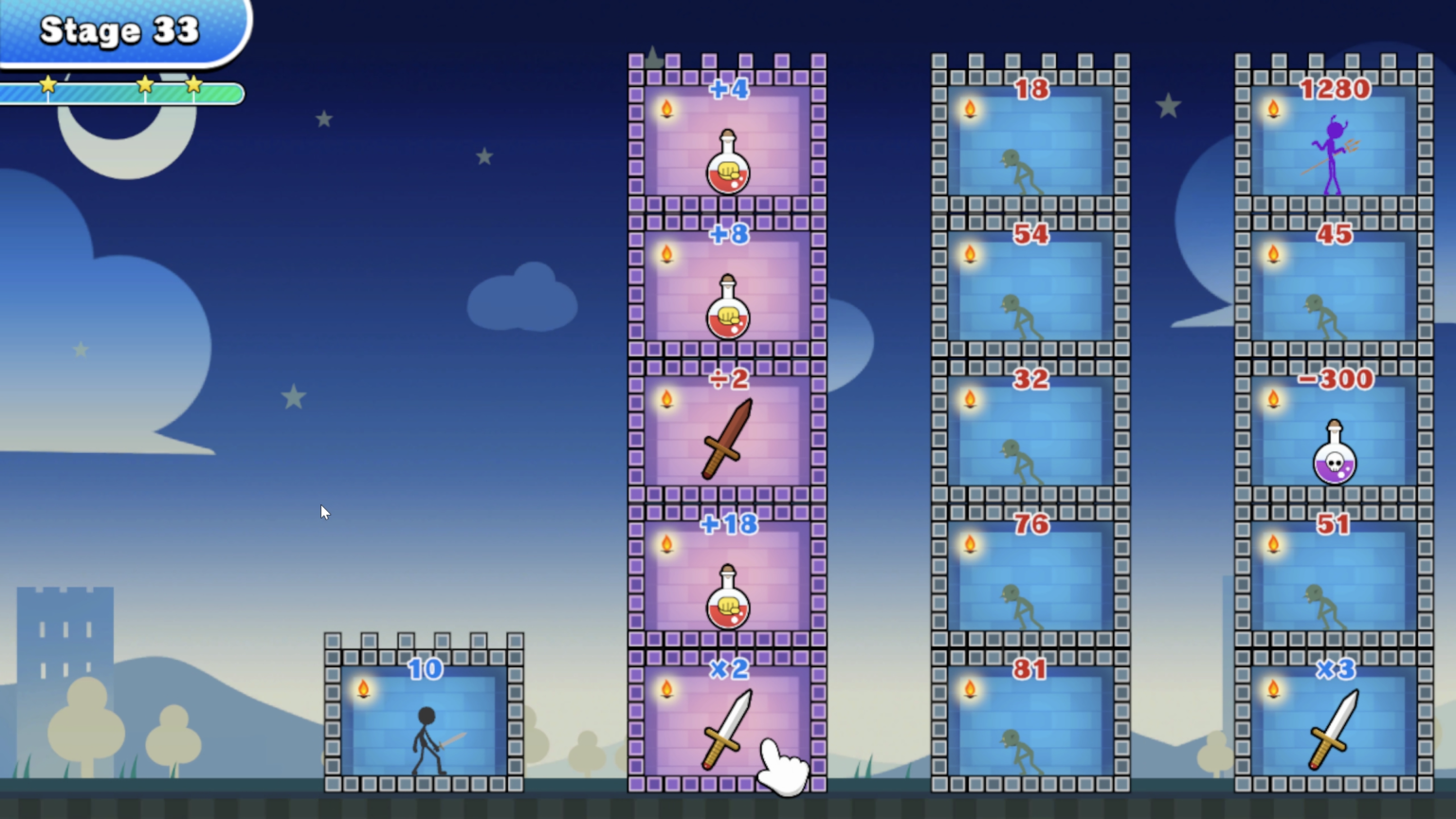Click the star progress bar under Stage 33
The height and width of the screenshot is (819, 1456).
(x=123, y=88)
